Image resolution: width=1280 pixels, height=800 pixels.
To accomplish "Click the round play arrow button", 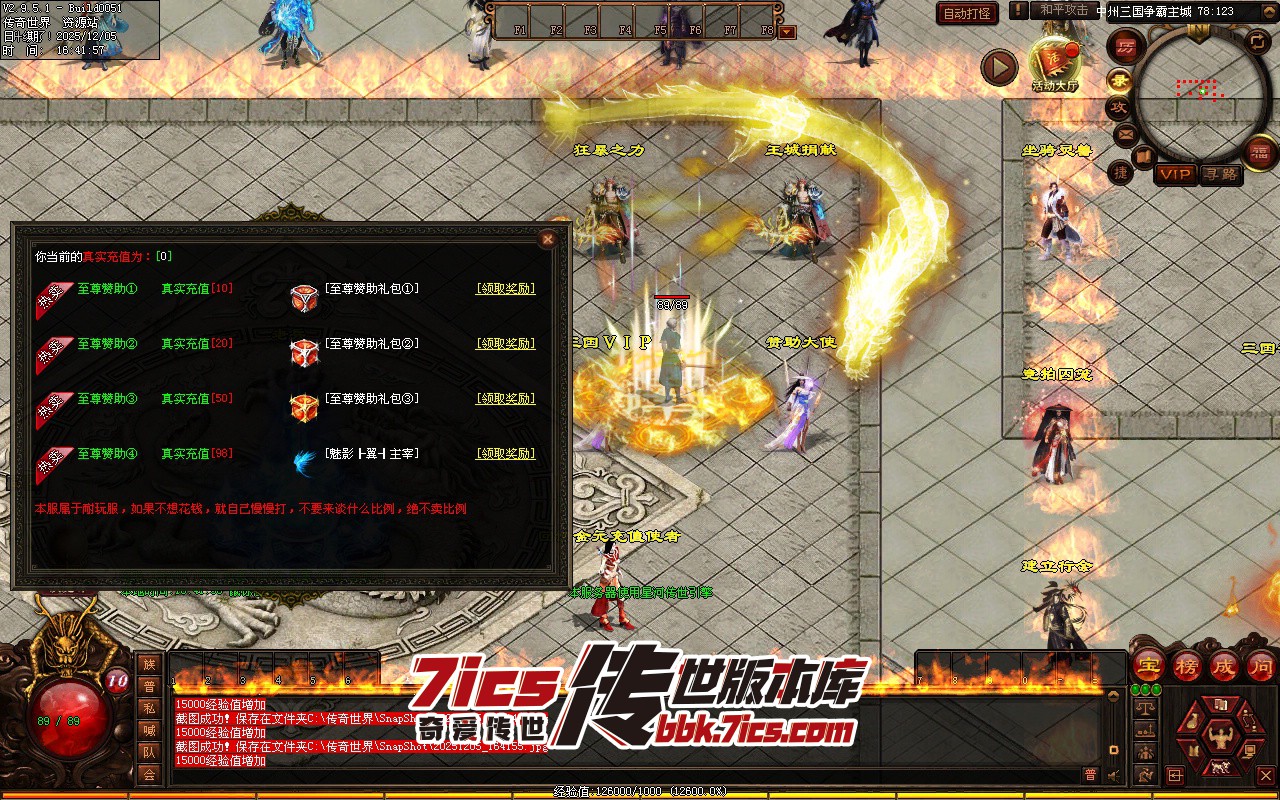I will (998, 67).
